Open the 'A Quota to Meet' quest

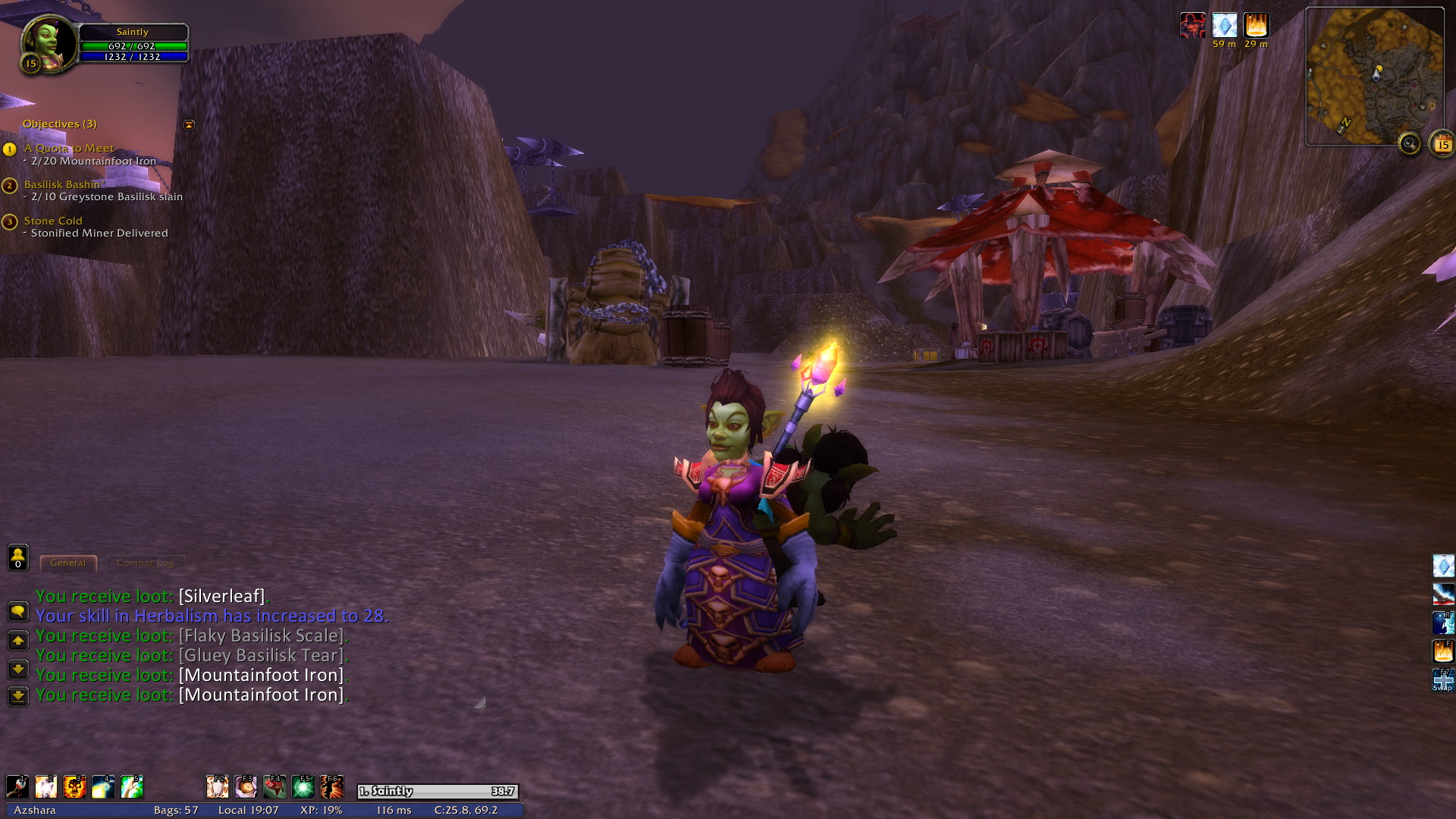click(x=69, y=149)
